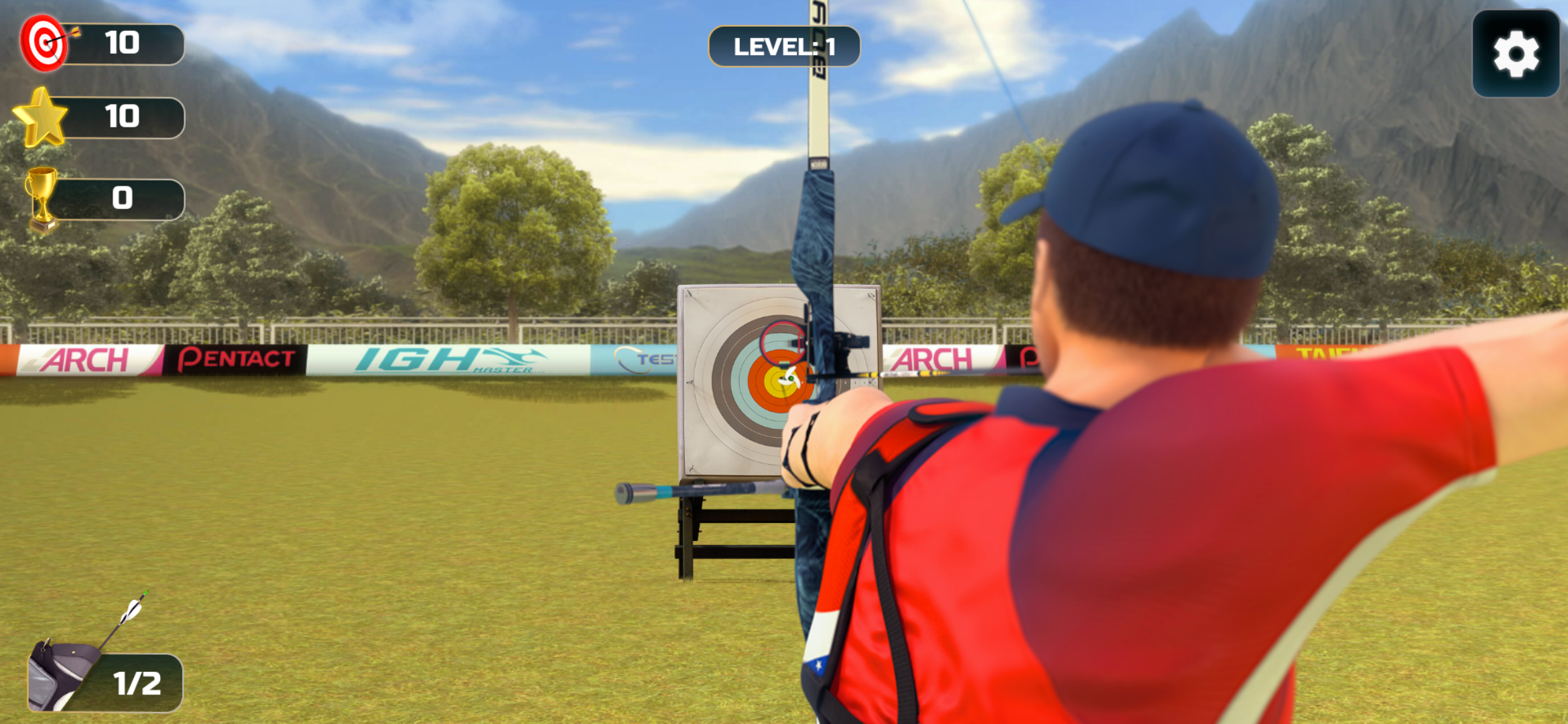Screen dimensions: 1568x724
Task: Click the PENTACT sponsor banner
Action: click(235, 357)
